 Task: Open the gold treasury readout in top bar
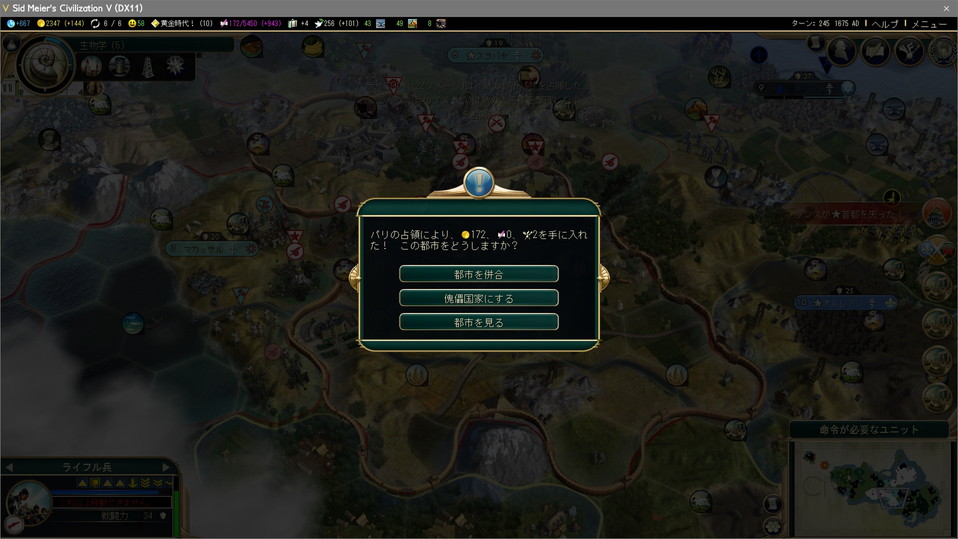62,23
